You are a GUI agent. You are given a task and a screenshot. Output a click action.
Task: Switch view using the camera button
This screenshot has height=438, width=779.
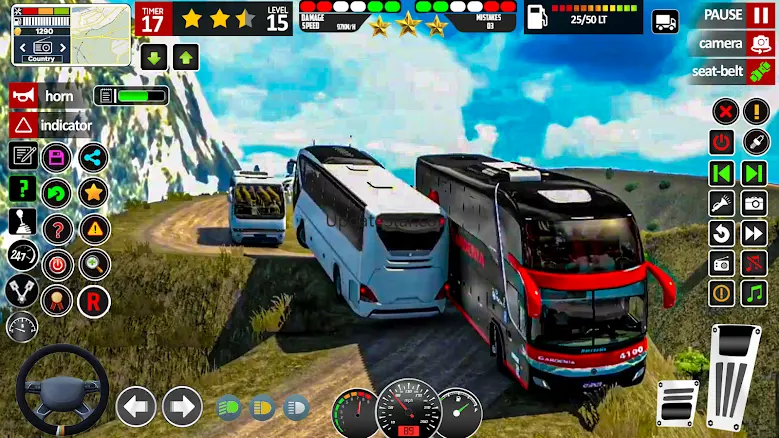(731, 43)
